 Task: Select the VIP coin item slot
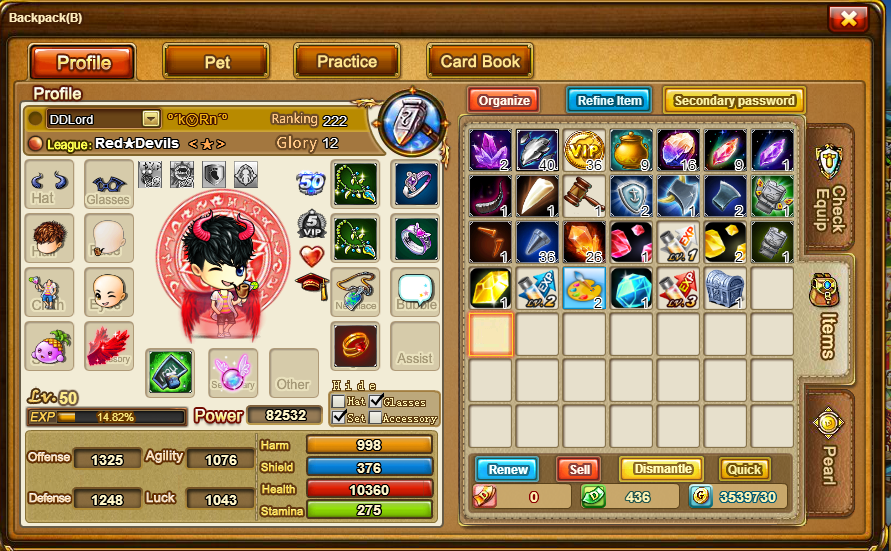pos(585,150)
